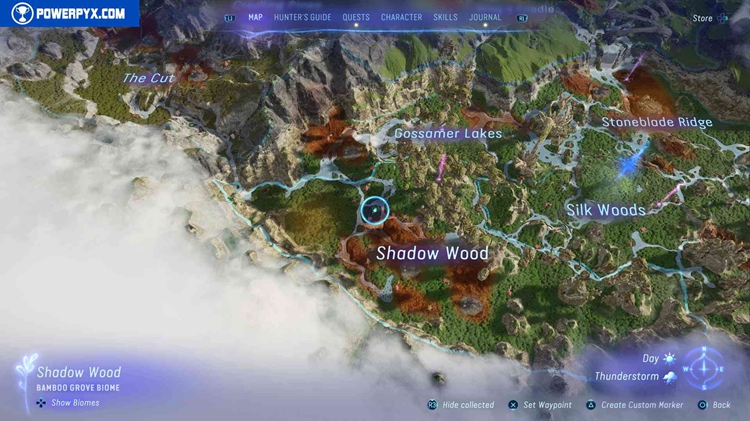Select the Silk Woods region label
Image resolution: width=750 pixels, height=421 pixels.
tap(605, 210)
